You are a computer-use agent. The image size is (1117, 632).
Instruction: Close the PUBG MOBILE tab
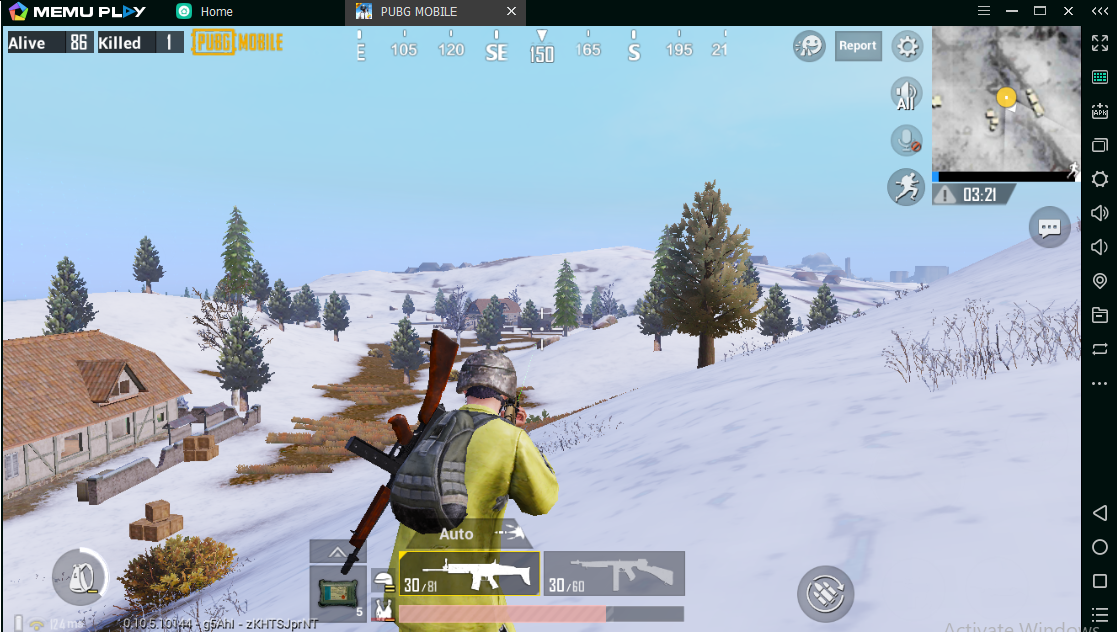click(512, 12)
